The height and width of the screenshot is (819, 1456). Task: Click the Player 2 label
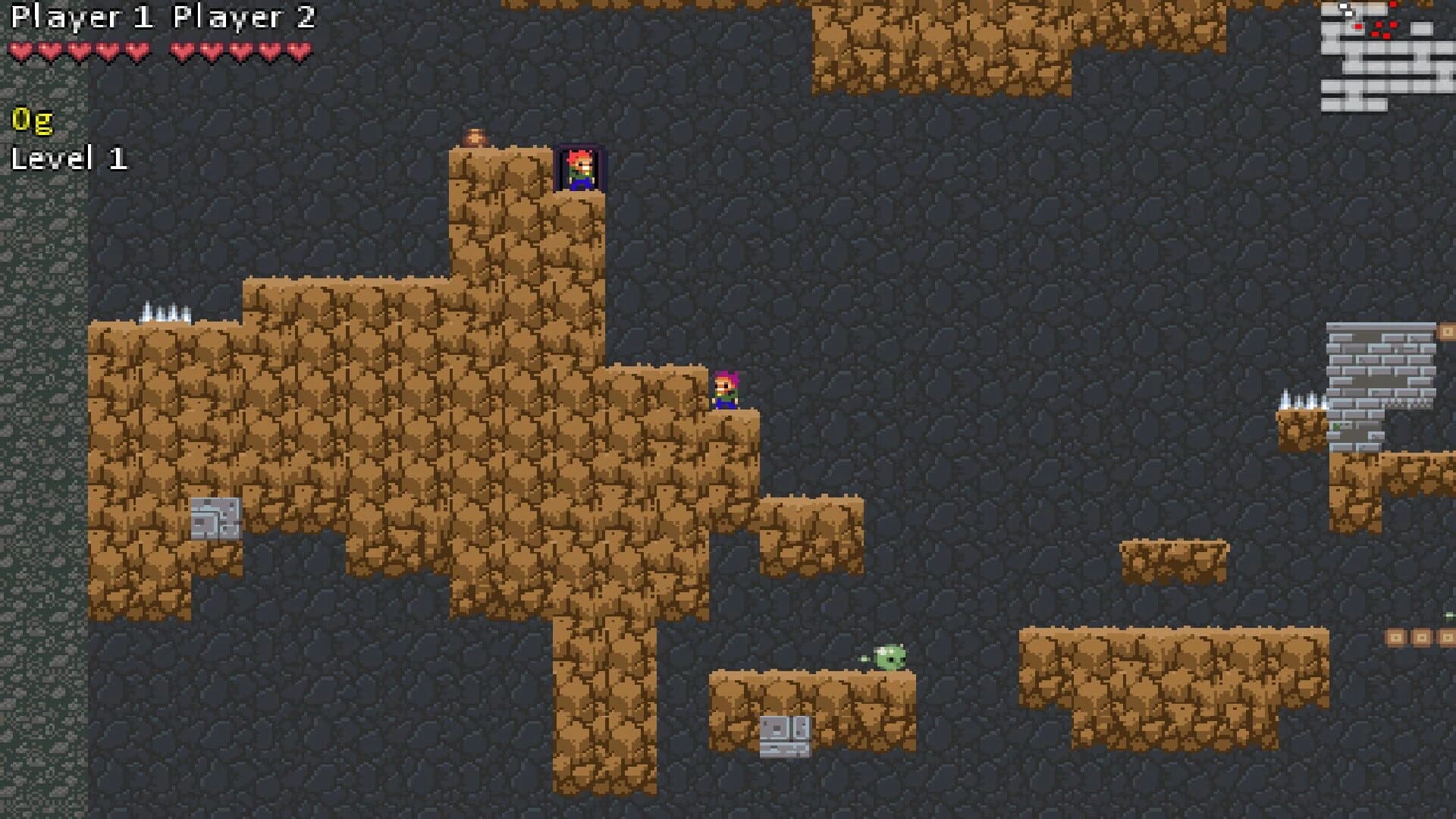[244, 17]
